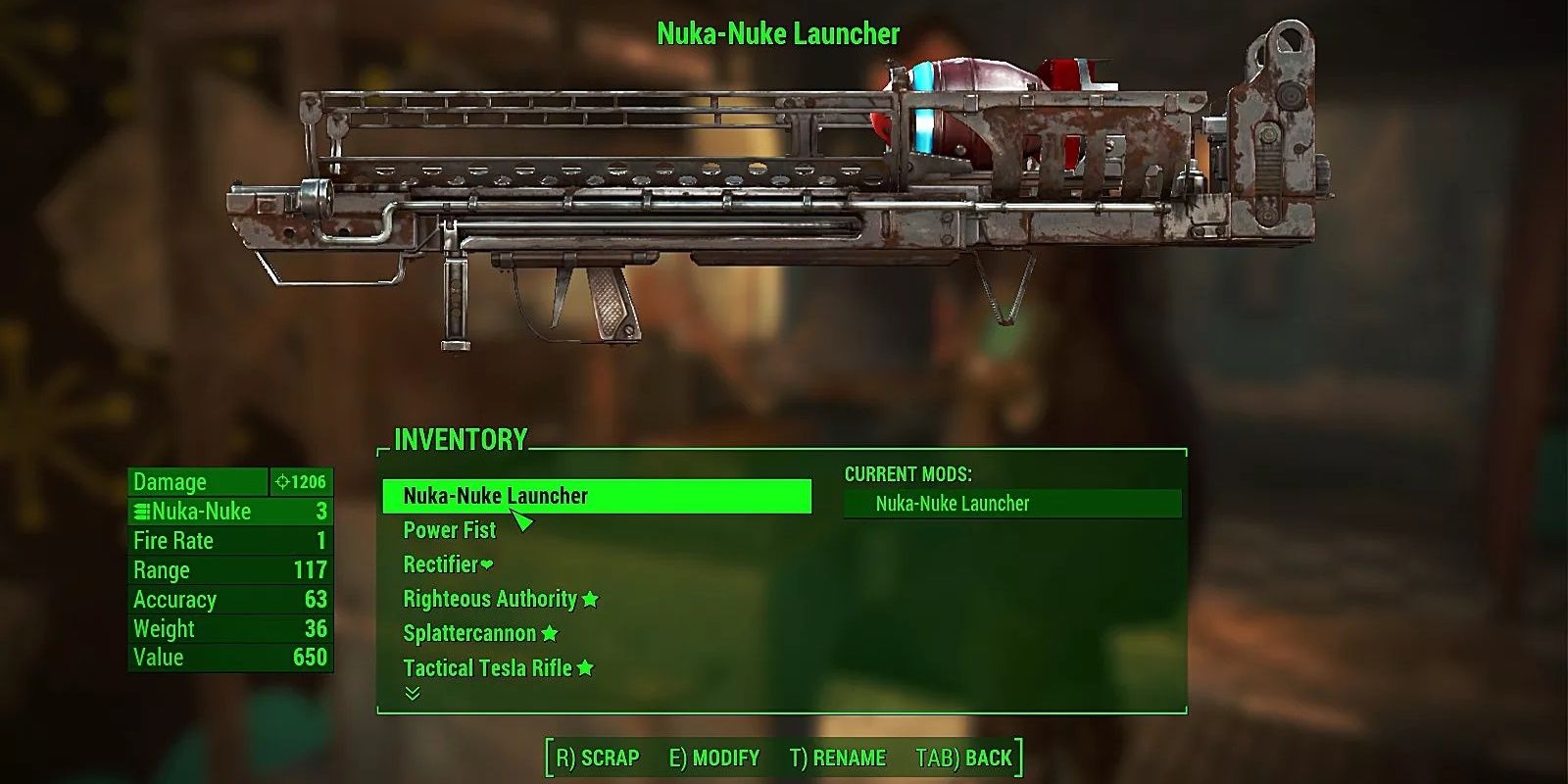Select Righteous Authority in the inventory list
The image size is (1568, 784).
pos(490,599)
